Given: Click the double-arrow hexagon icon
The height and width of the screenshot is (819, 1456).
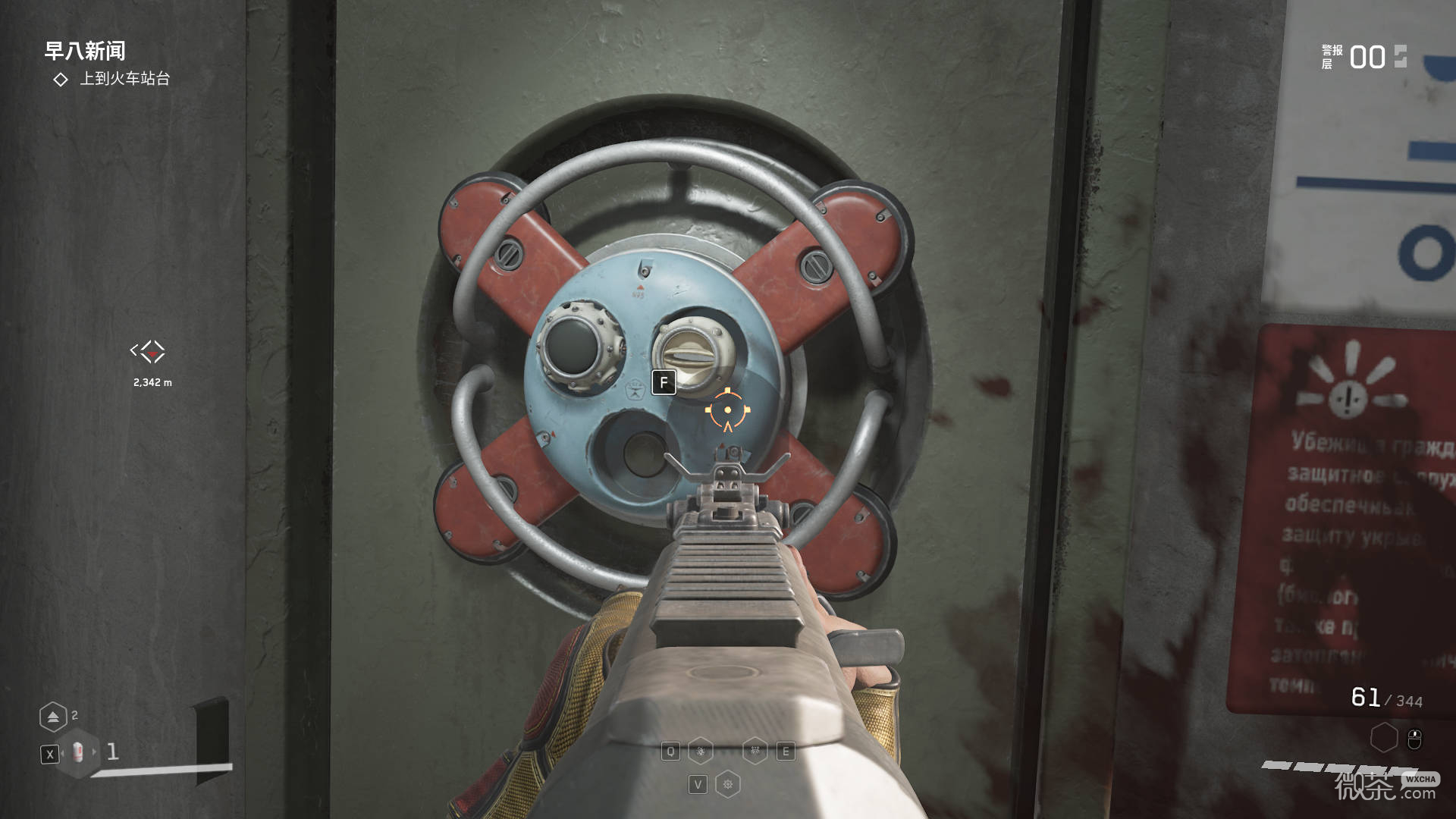Looking at the screenshot, I should [x=53, y=717].
